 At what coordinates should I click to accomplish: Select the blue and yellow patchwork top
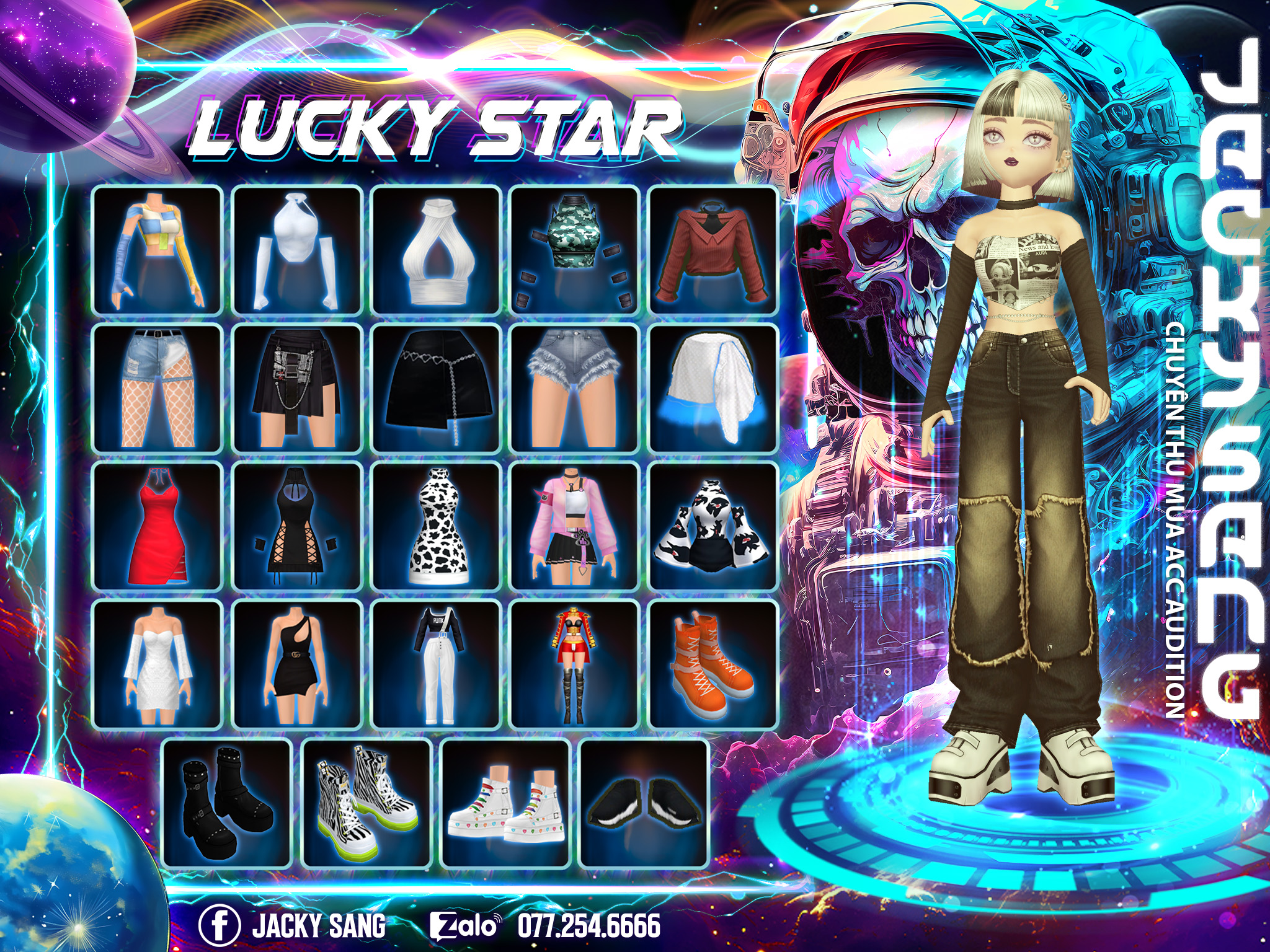pos(158,250)
